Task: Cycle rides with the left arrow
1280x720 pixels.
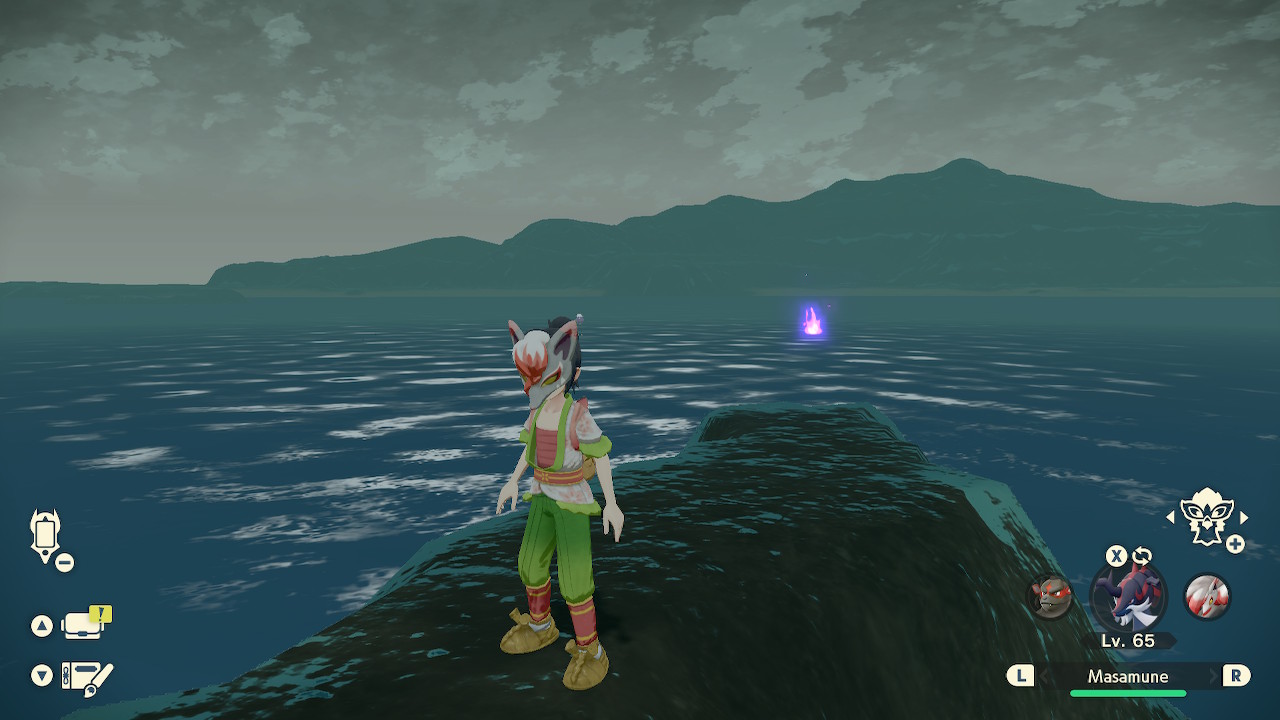Action: (1171, 517)
